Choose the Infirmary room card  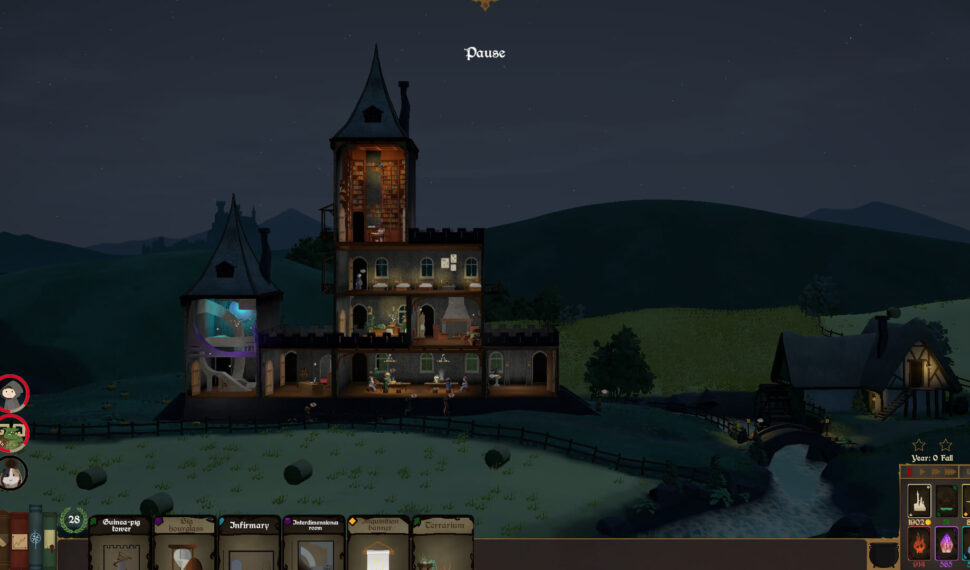pos(248,543)
